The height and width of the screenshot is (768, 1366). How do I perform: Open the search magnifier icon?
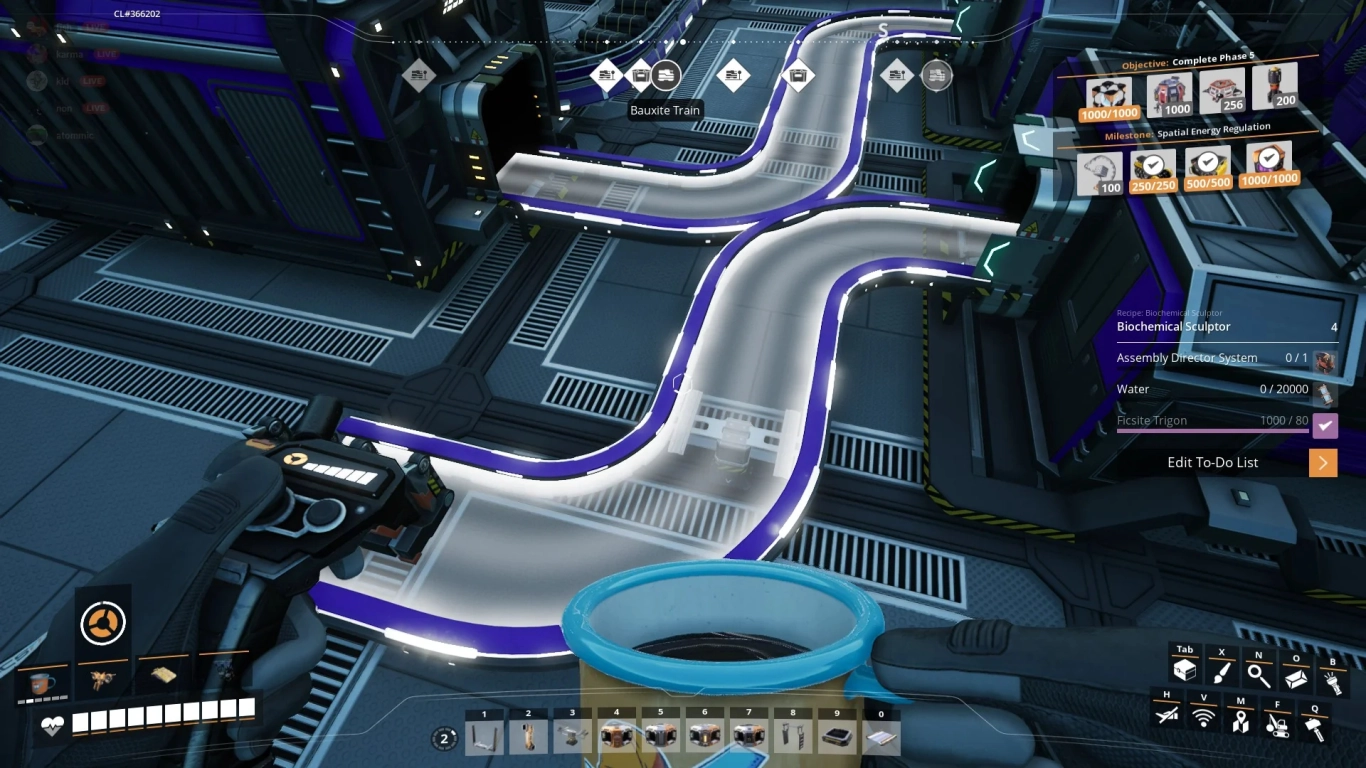(1259, 675)
